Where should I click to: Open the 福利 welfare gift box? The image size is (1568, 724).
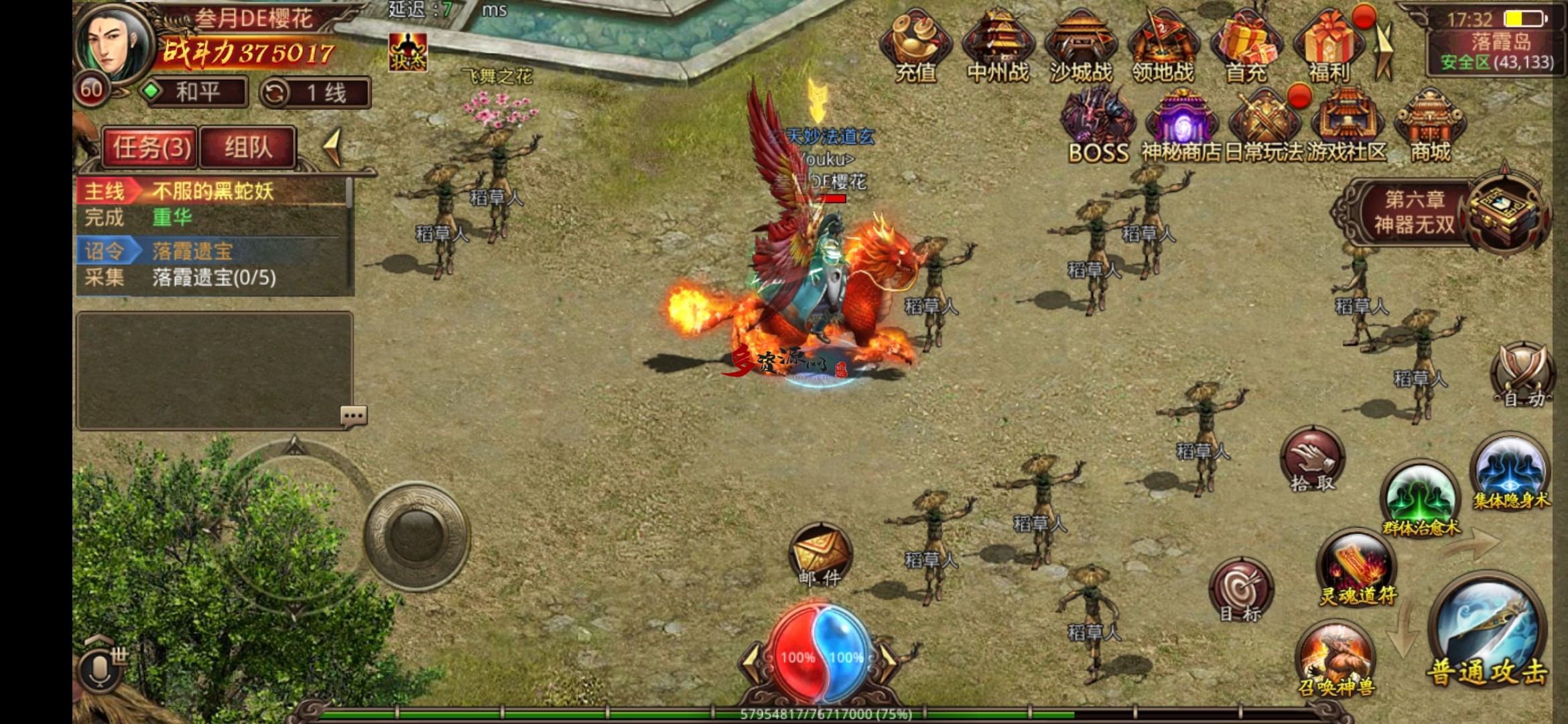coord(1329,47)
